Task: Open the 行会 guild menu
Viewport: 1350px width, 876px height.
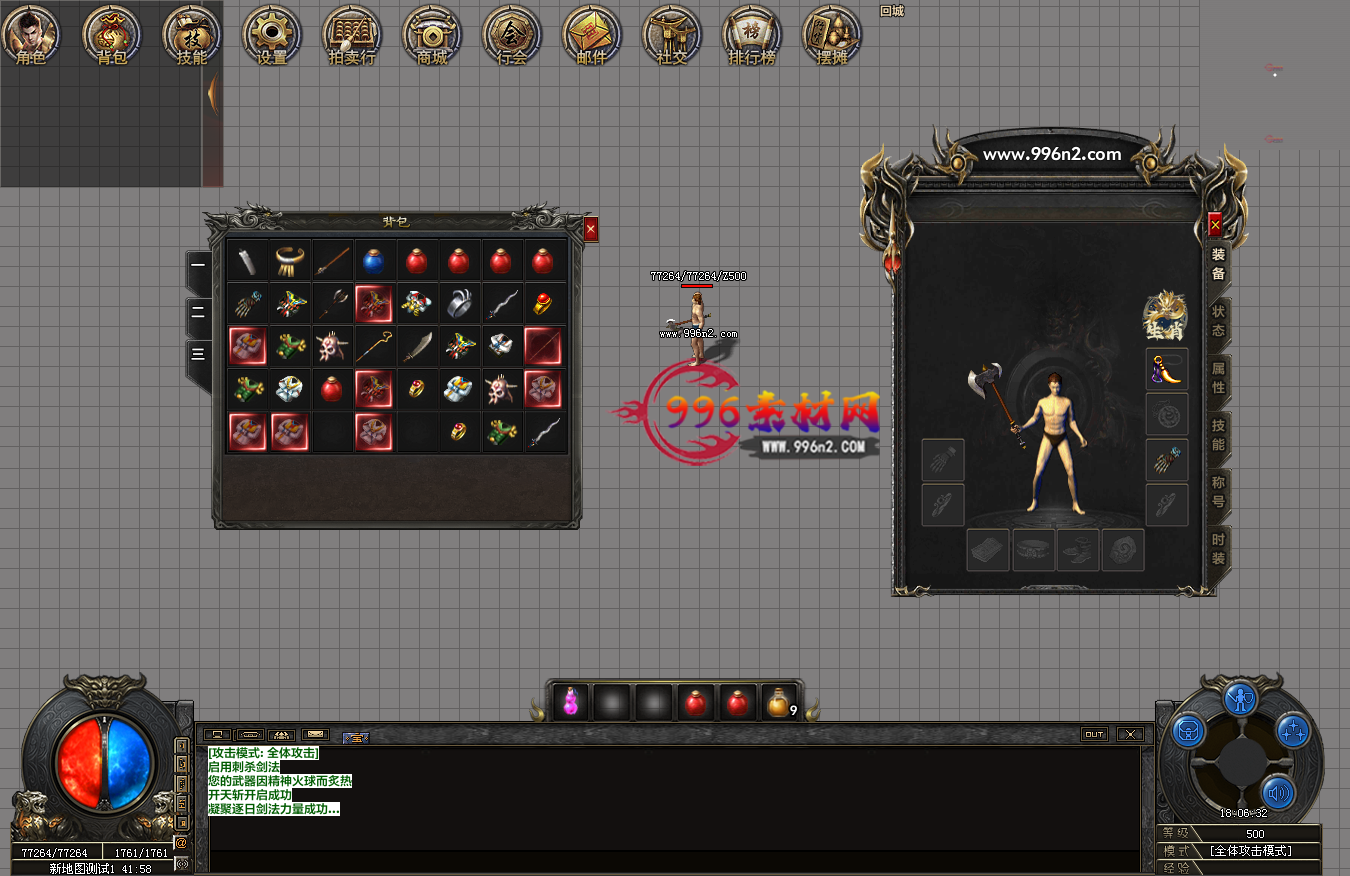Action: pos(511,35)
